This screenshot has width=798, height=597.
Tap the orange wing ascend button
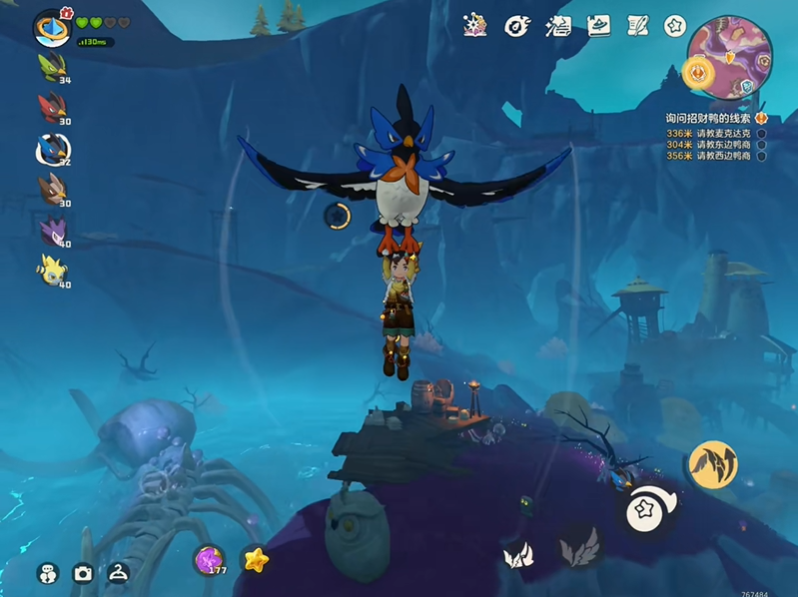point(713,465)
